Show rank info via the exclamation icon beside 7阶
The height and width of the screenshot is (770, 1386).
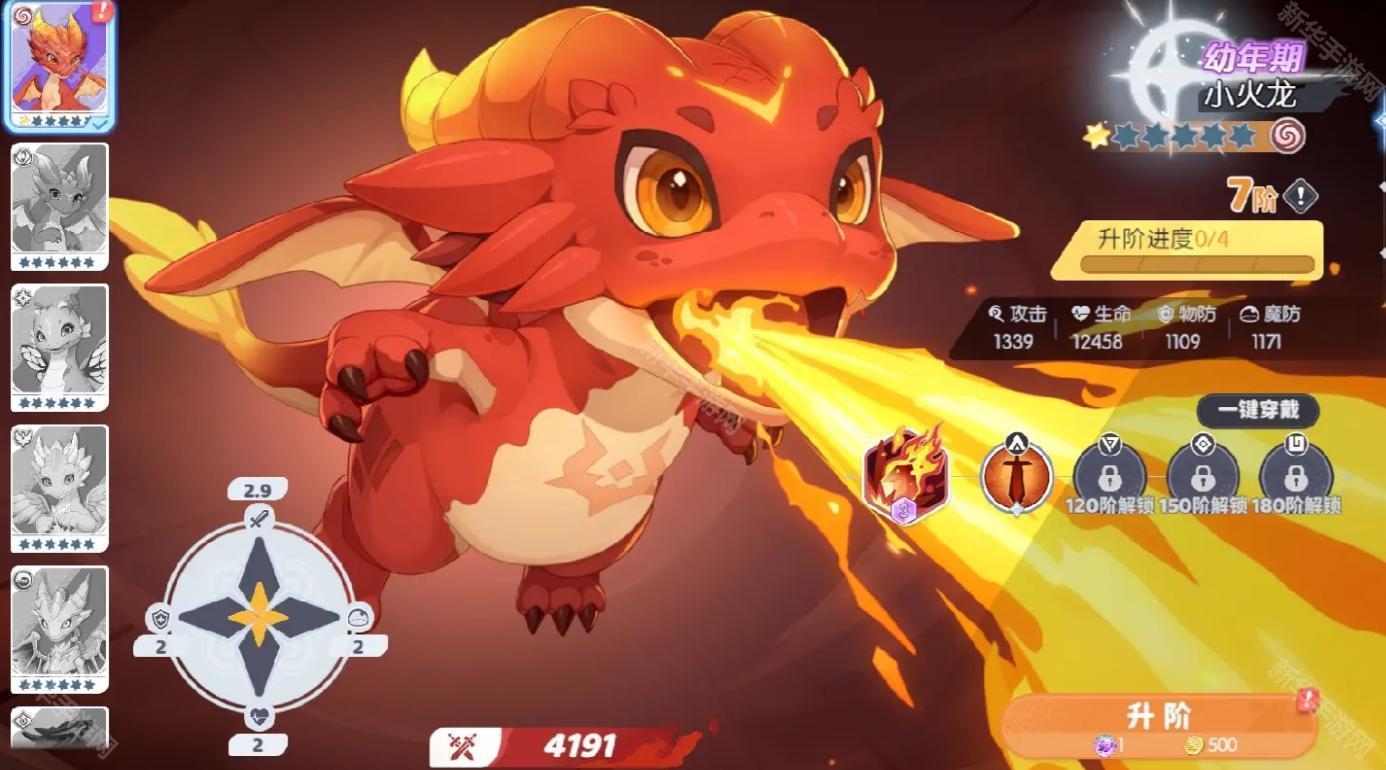[x=1300, y=197]
